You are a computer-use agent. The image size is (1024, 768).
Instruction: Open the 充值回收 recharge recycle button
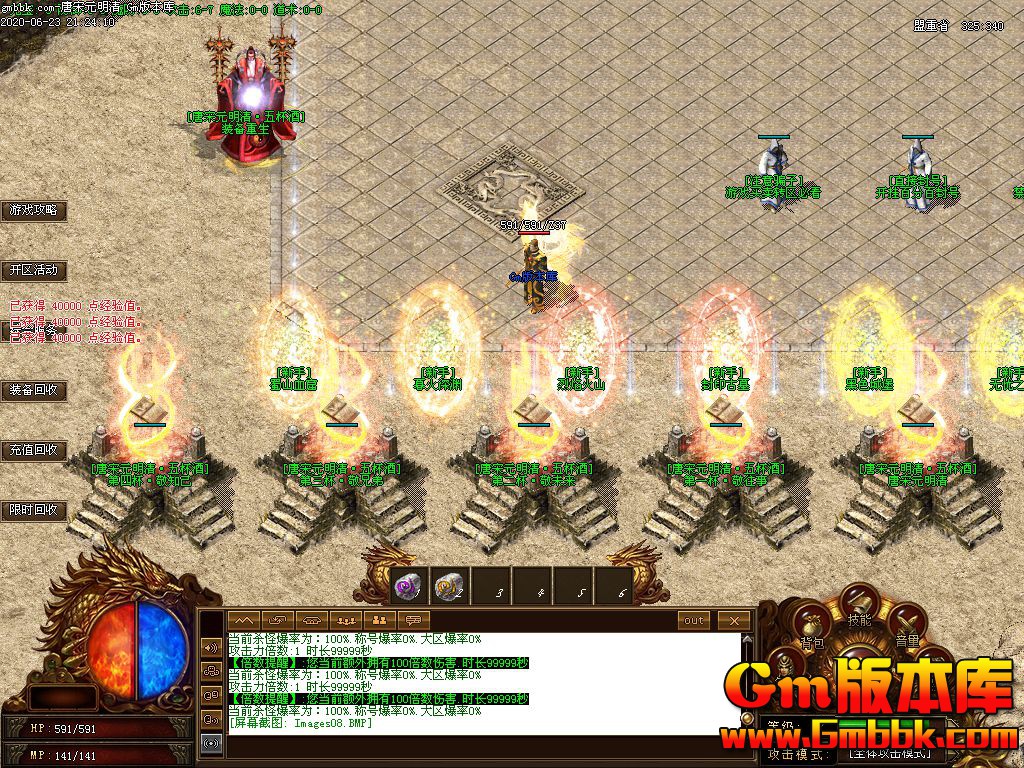click(x=34, y=450)
